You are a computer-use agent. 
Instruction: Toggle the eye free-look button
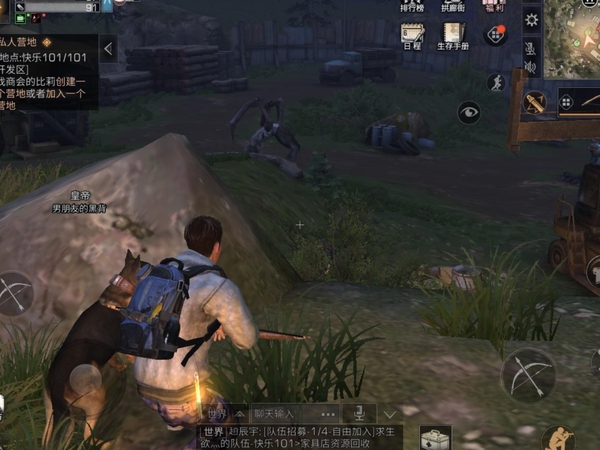pos(469,113)
